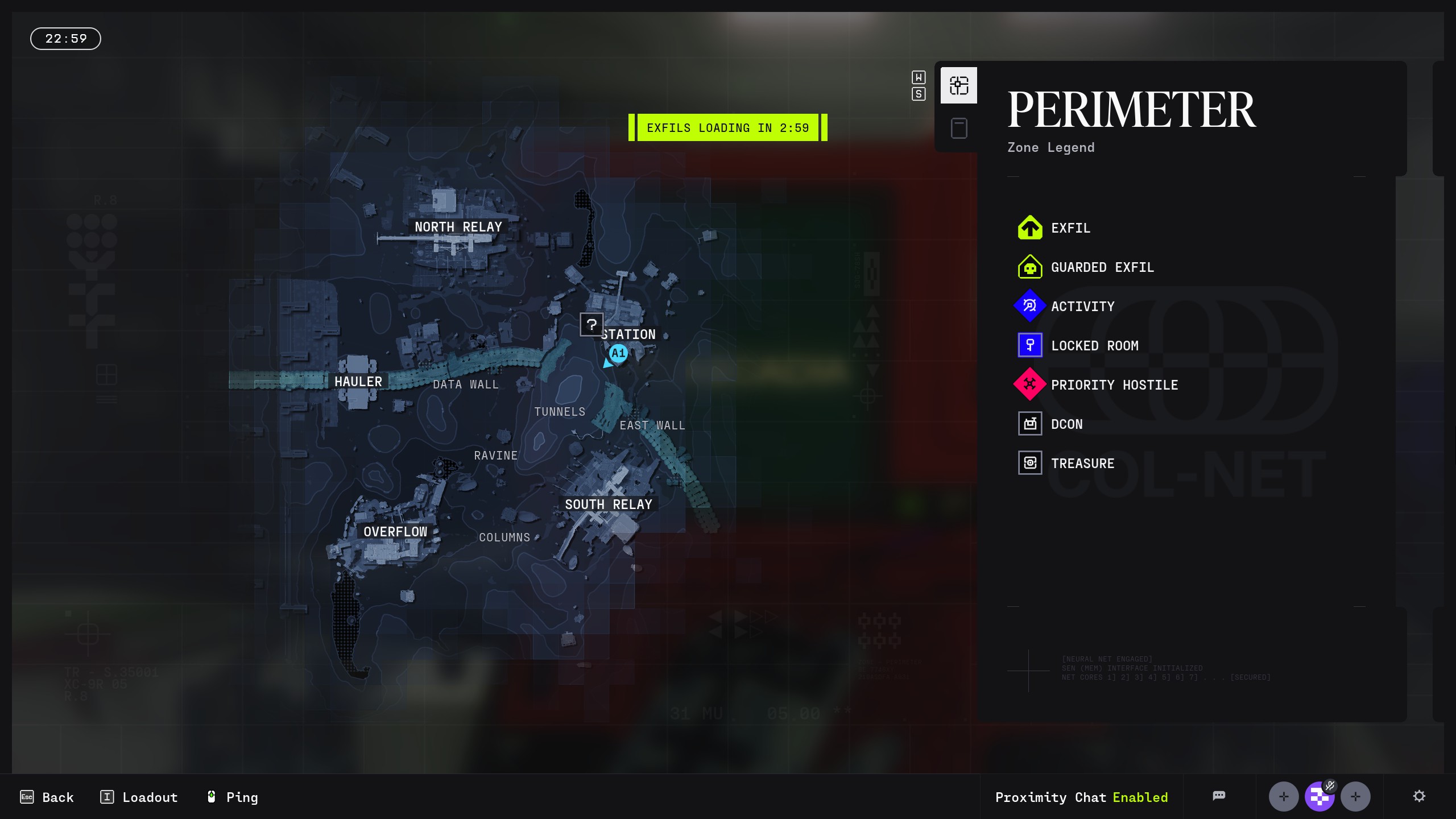Switch to the map crosshair tab

pyautogui.click(x=958, y=85)
